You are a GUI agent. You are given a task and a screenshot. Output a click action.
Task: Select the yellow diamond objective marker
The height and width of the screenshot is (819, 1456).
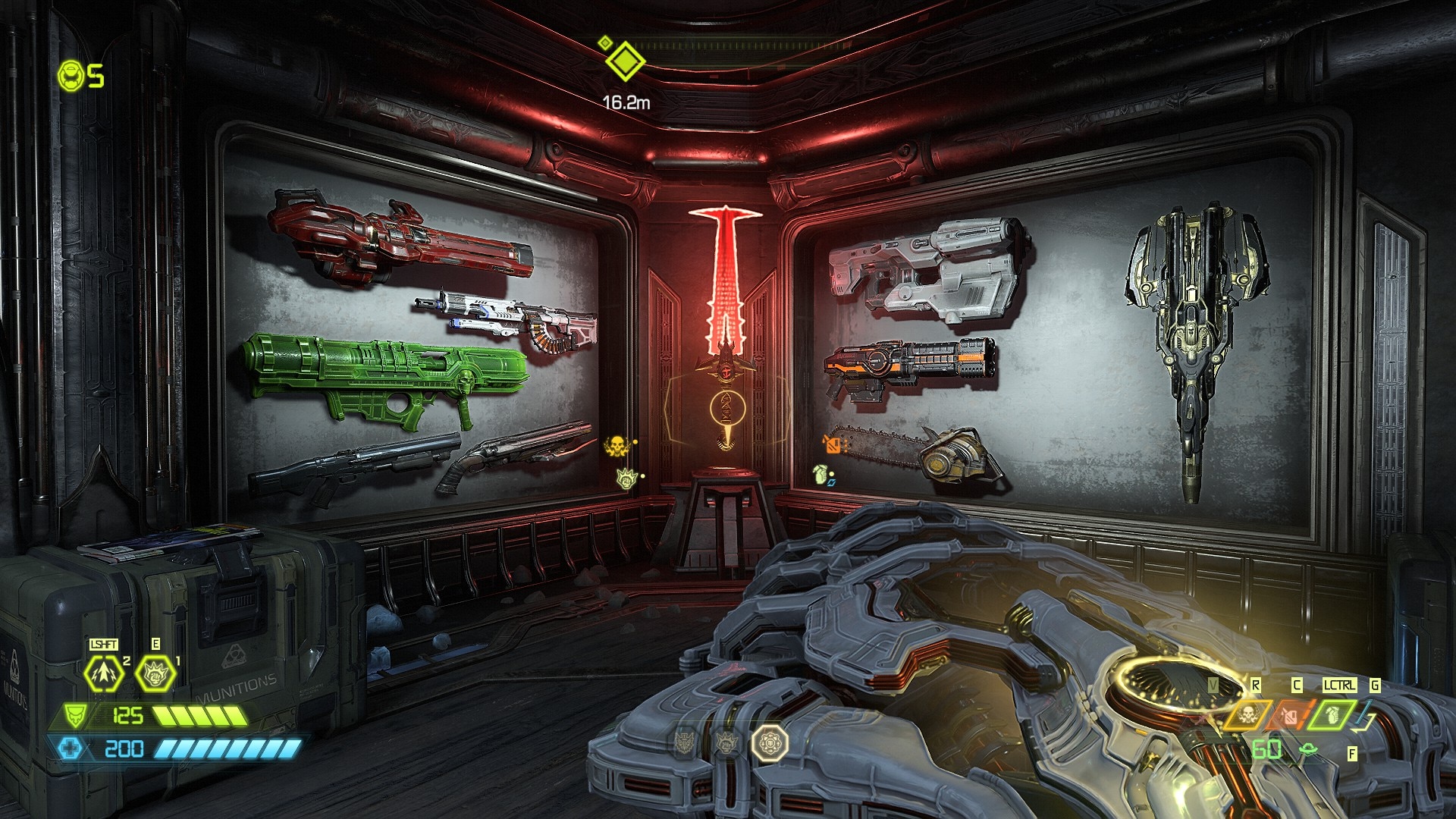(x=625, y=61)
